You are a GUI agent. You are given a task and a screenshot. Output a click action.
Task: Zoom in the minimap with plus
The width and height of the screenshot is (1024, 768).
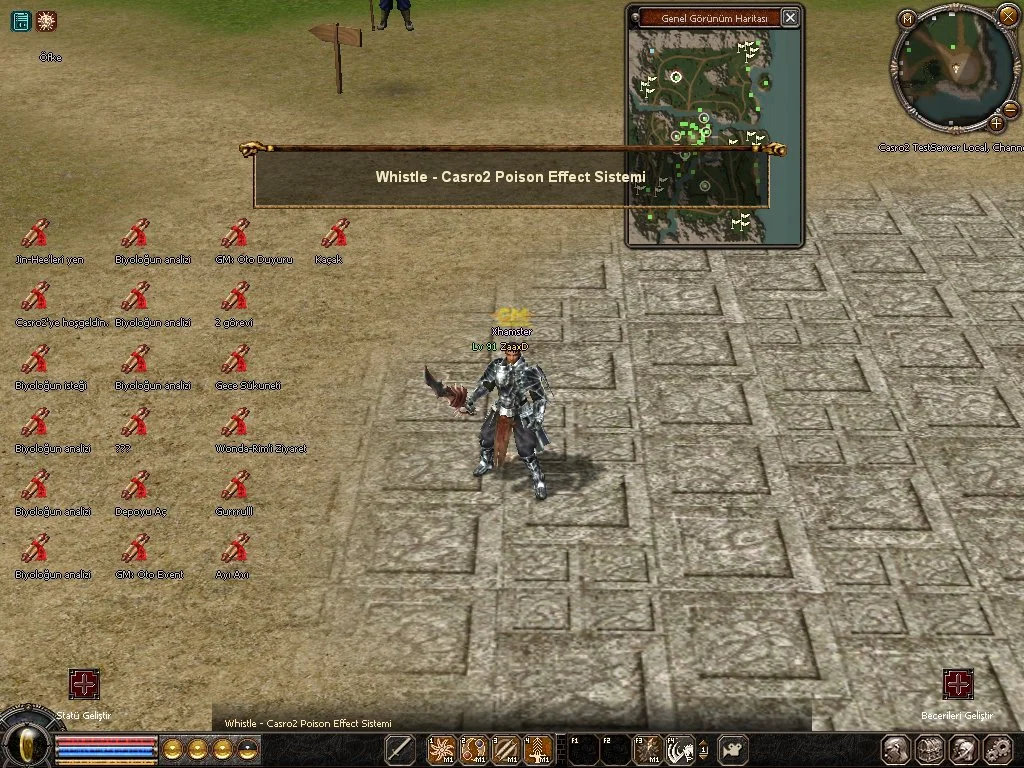point(997,123)
